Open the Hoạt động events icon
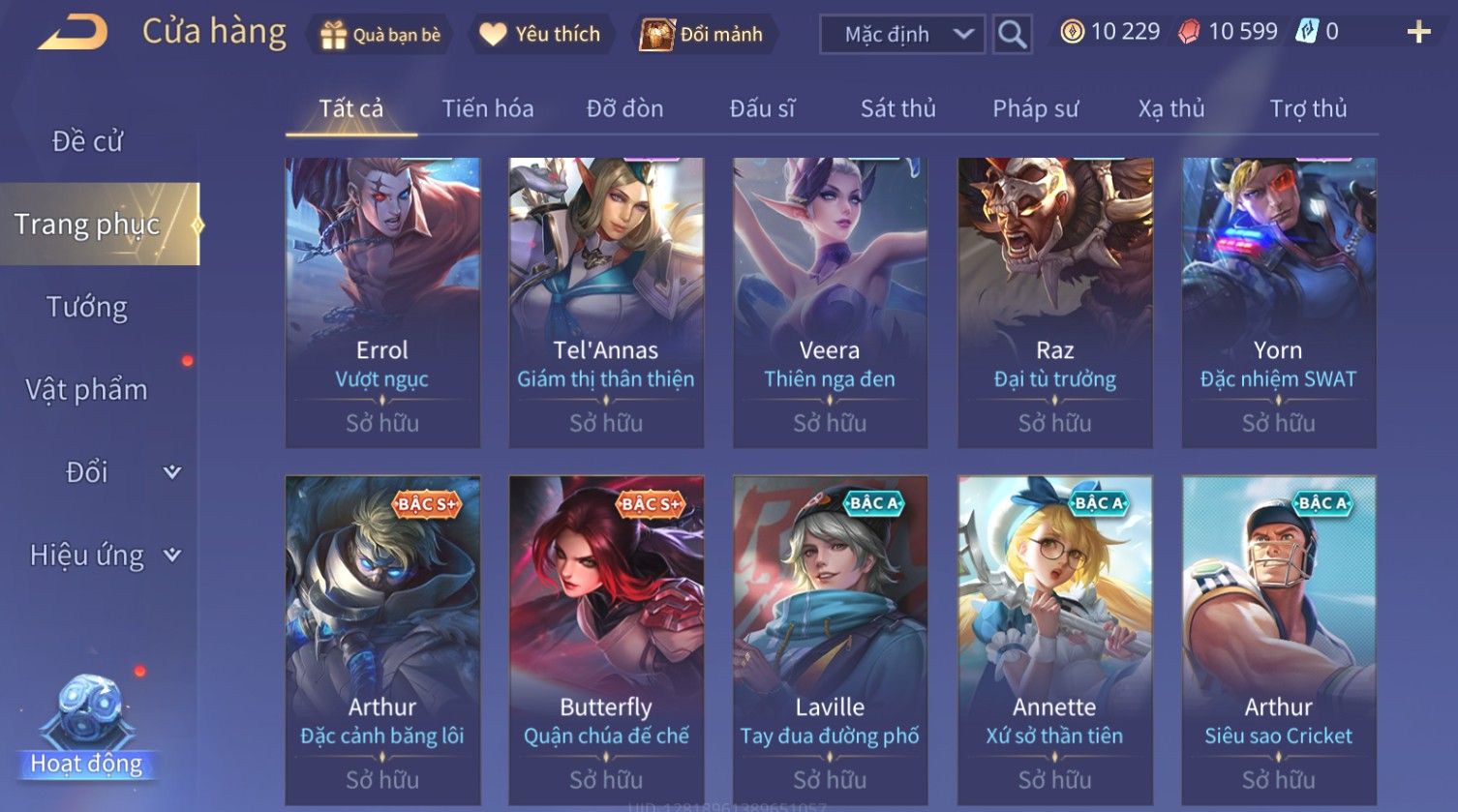 pos(87,728)
